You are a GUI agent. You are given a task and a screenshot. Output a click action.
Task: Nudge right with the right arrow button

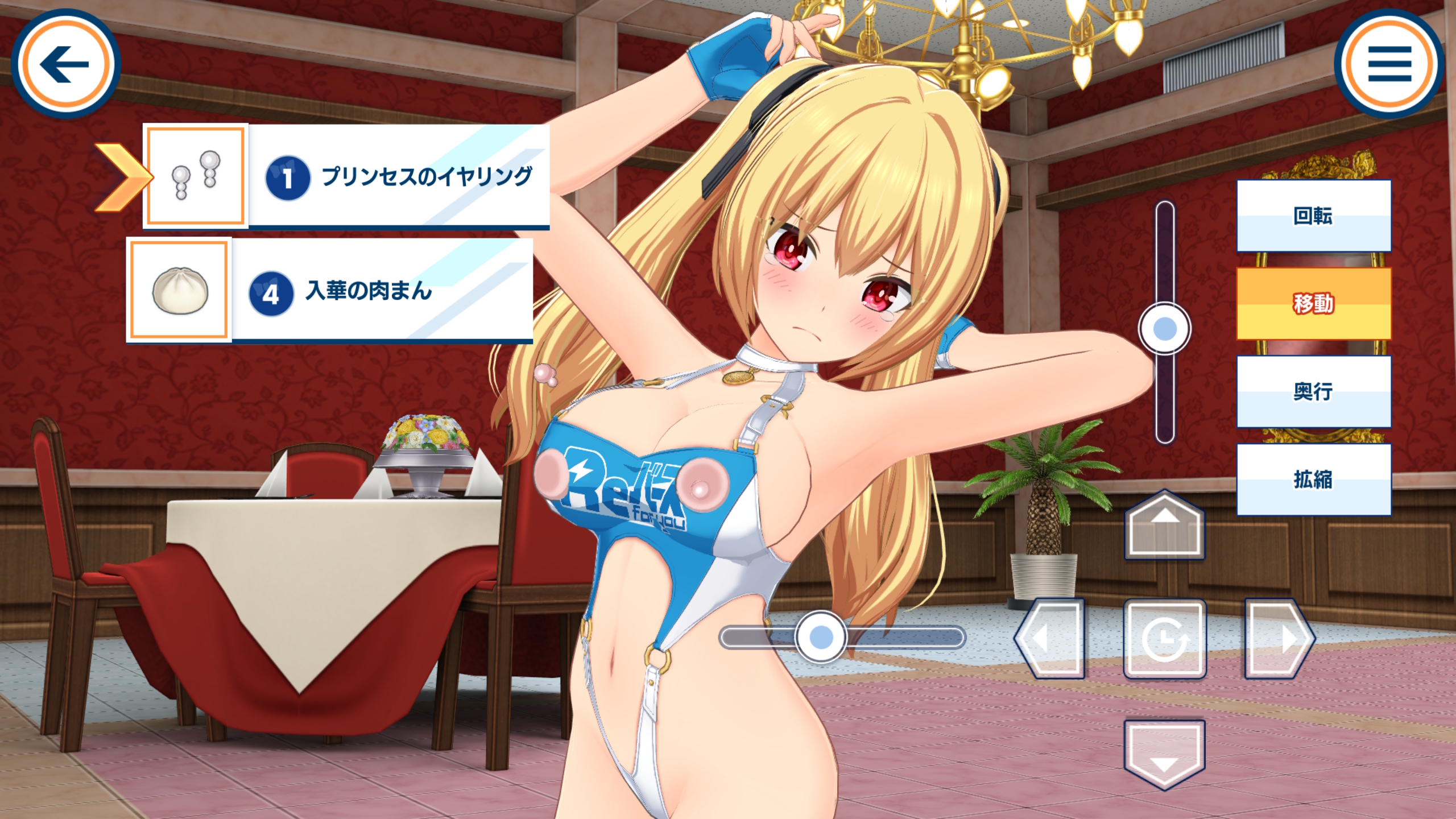pyautogui.click(x=1279, y=639)
